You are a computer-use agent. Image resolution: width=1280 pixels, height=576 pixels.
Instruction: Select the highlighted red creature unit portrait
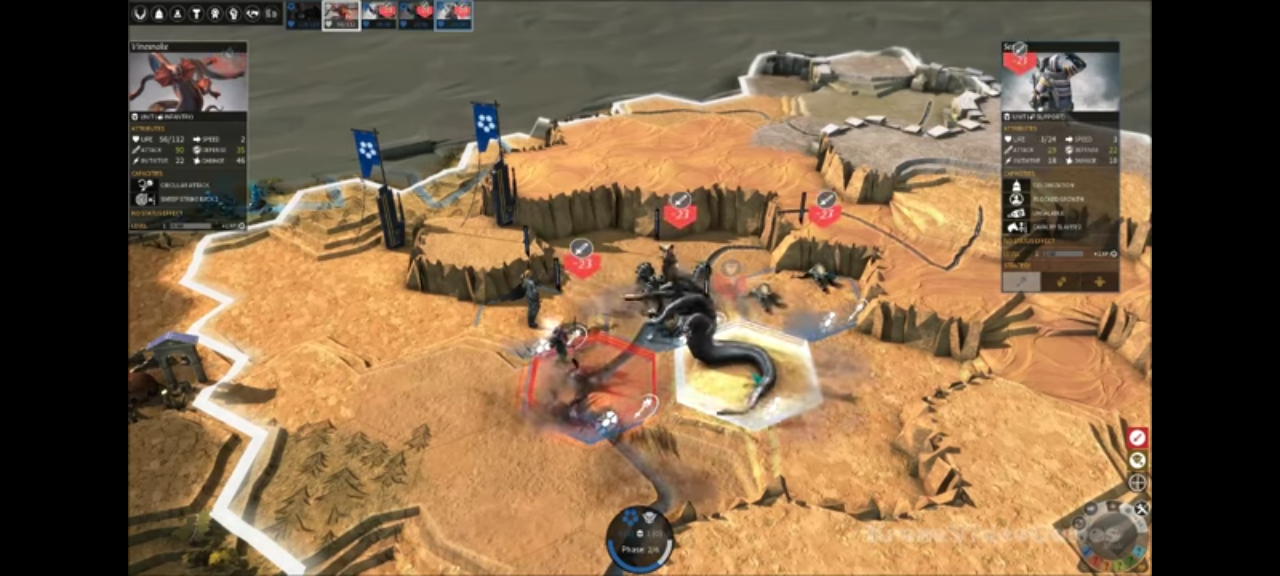[x=342, y=15]
